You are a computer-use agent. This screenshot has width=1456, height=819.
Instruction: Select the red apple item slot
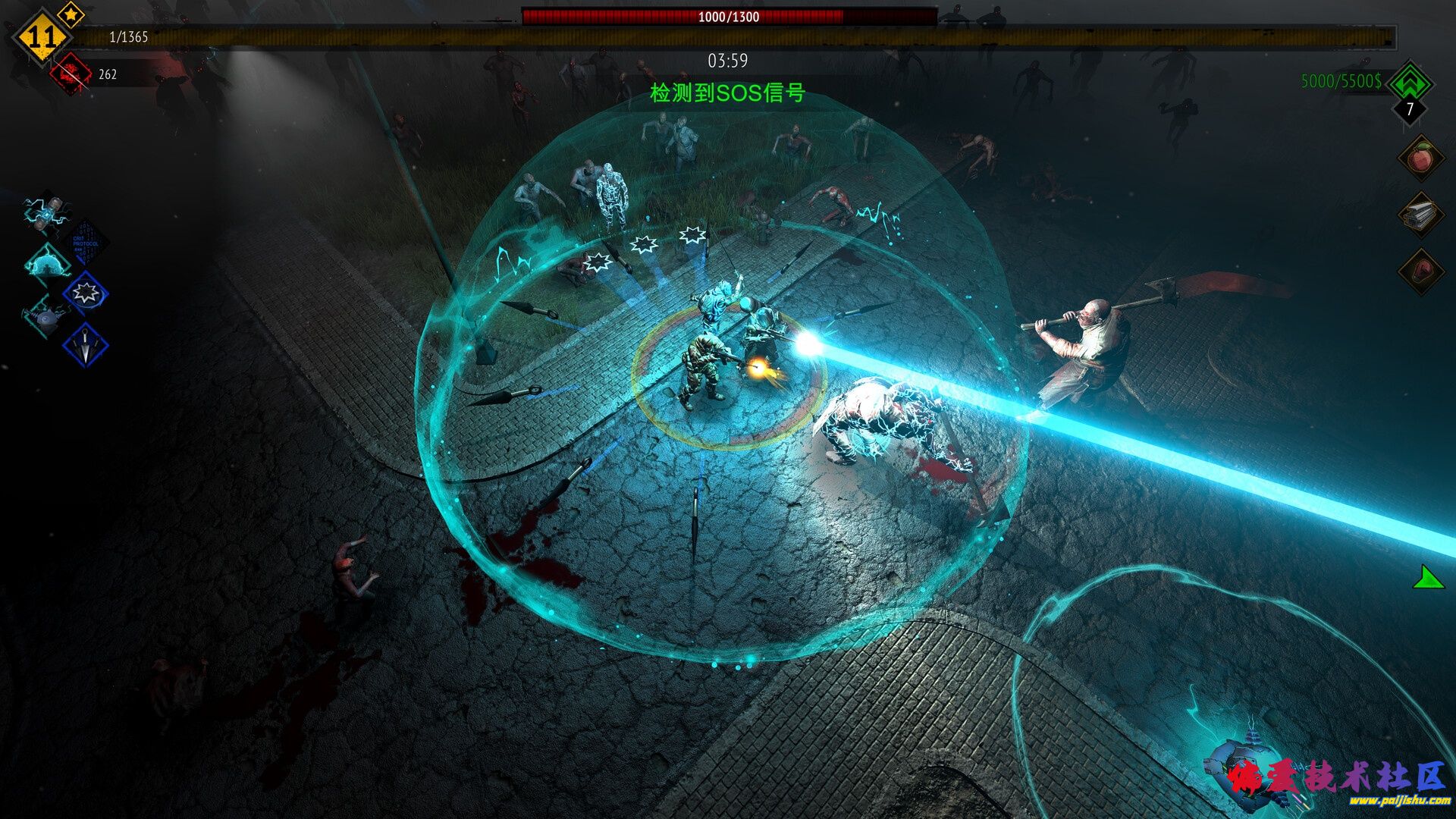(1420, 158)
